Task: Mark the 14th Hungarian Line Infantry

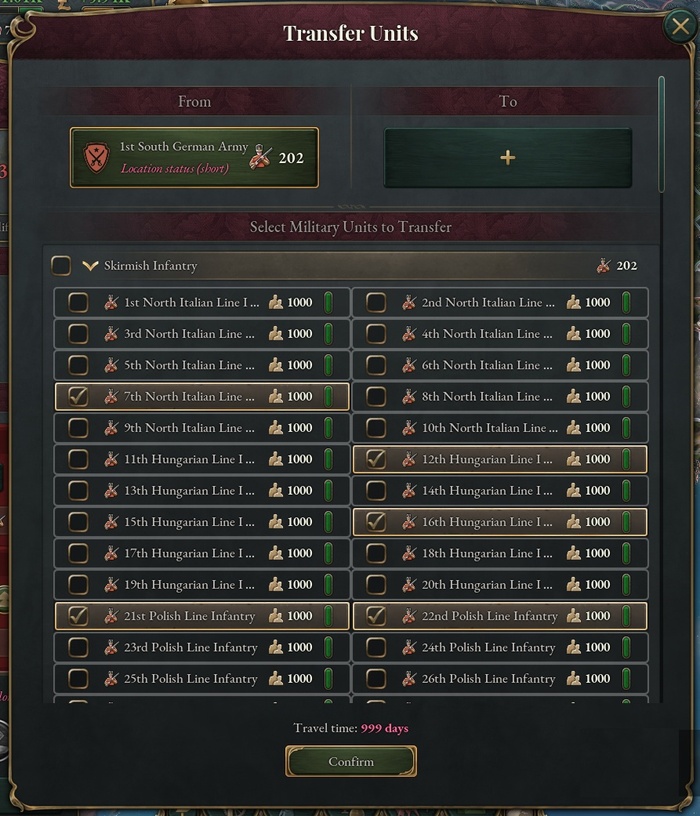Action: pyautogui.click(x=376, y=491)
